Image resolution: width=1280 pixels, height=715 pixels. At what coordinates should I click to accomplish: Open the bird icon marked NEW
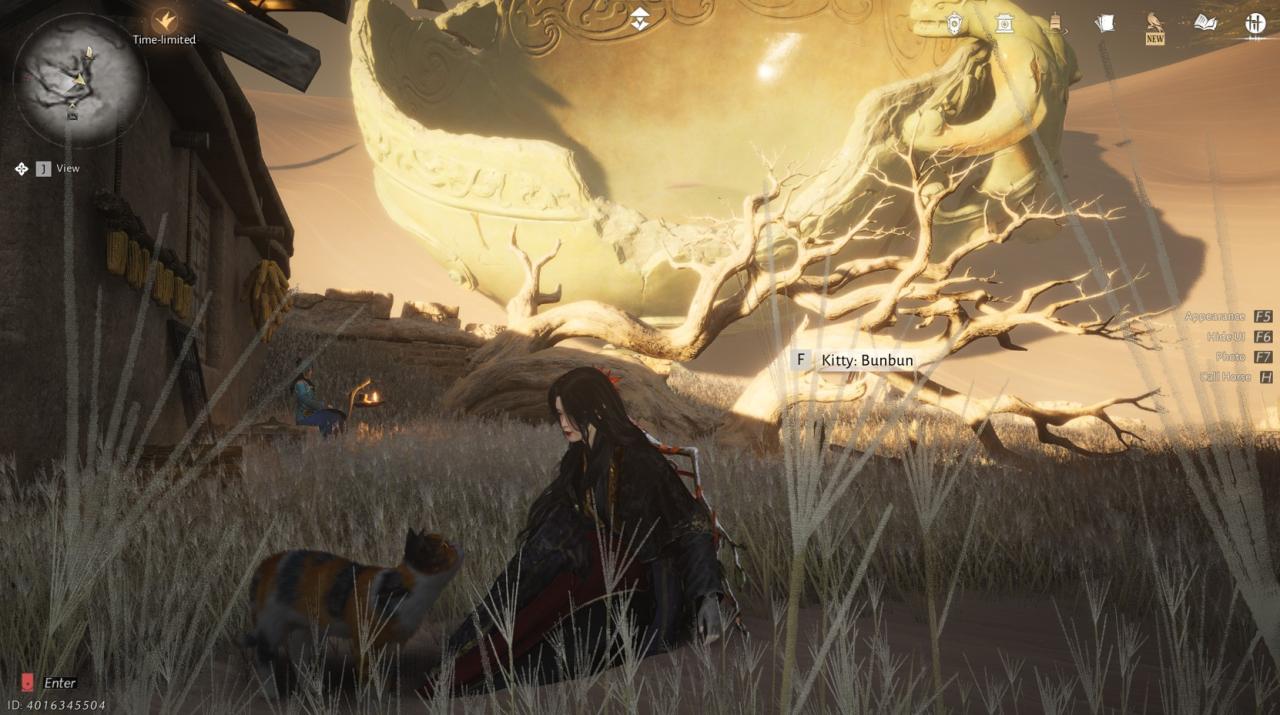pyautogui.click(x=1155, y=24)
